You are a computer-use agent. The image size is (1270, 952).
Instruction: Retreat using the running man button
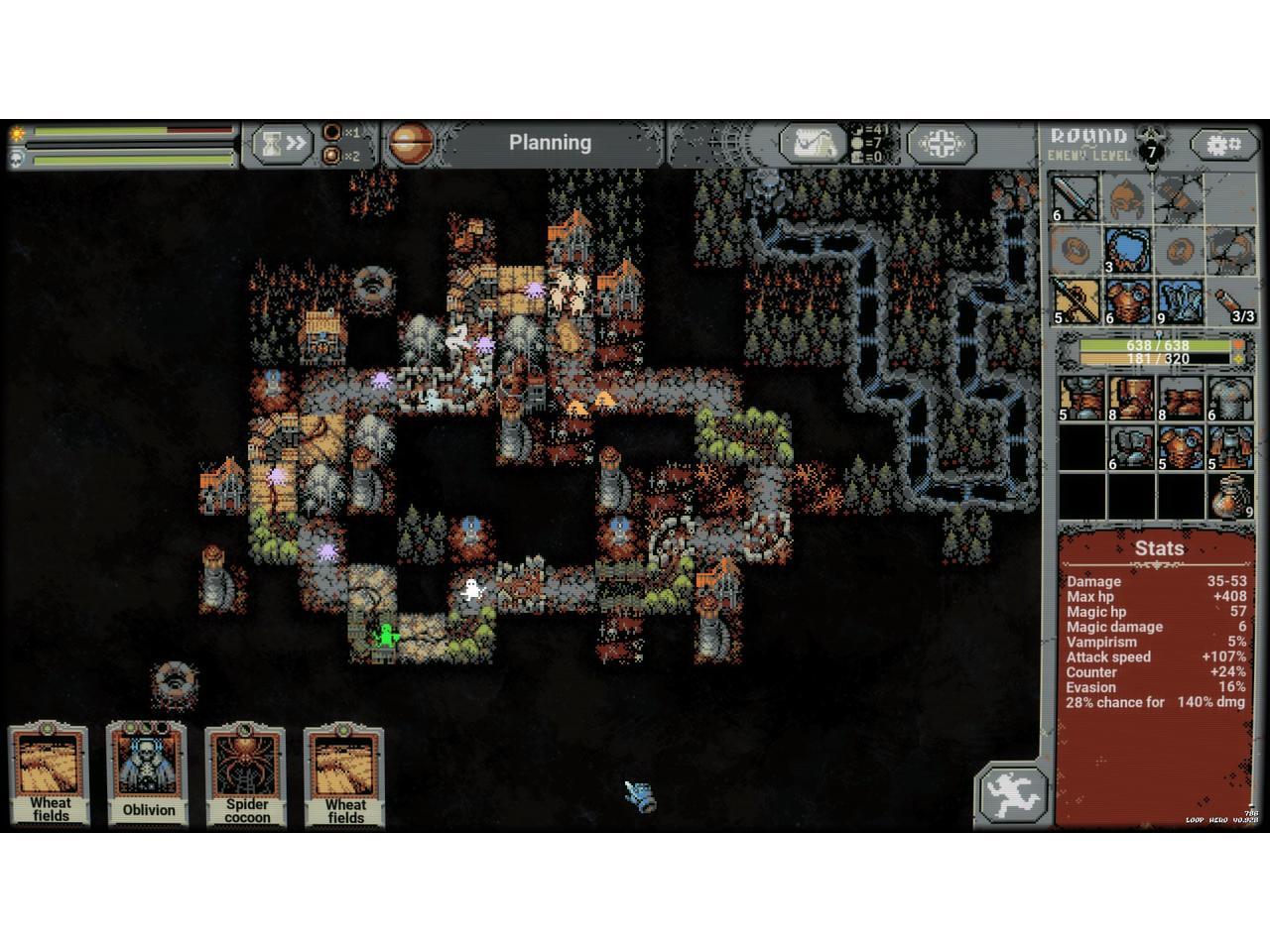coord(1014,795)
